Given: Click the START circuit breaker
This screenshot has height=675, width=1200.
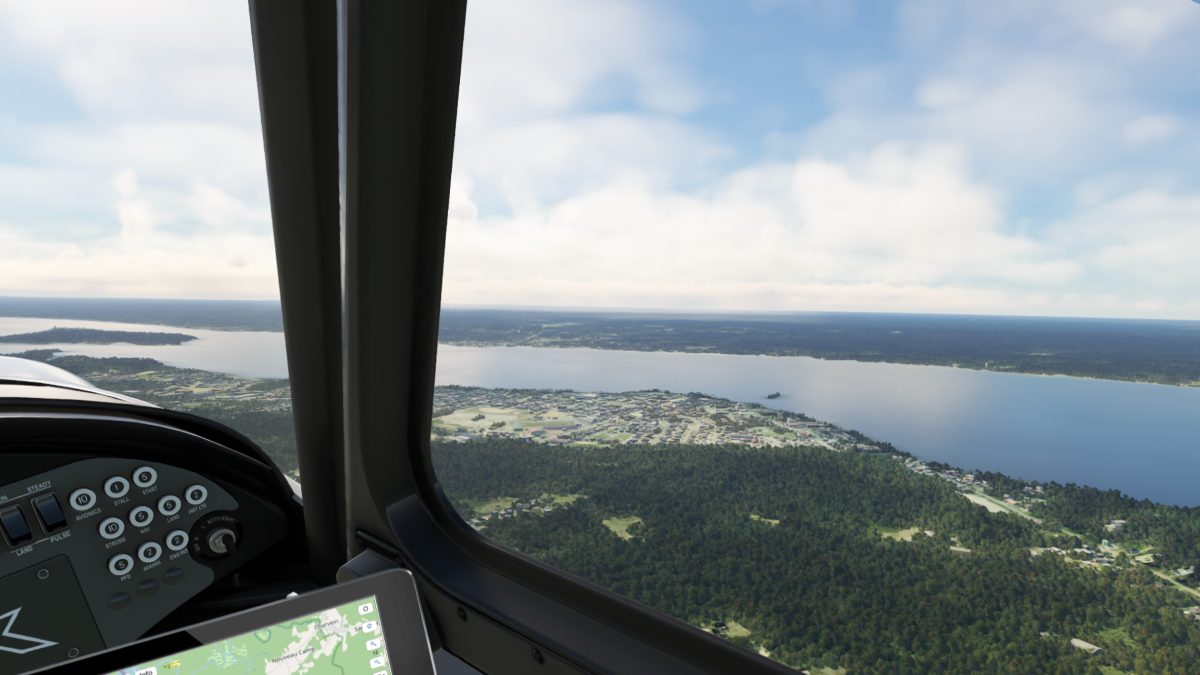Looking at the screenshot, I should (x=145, y=477).
